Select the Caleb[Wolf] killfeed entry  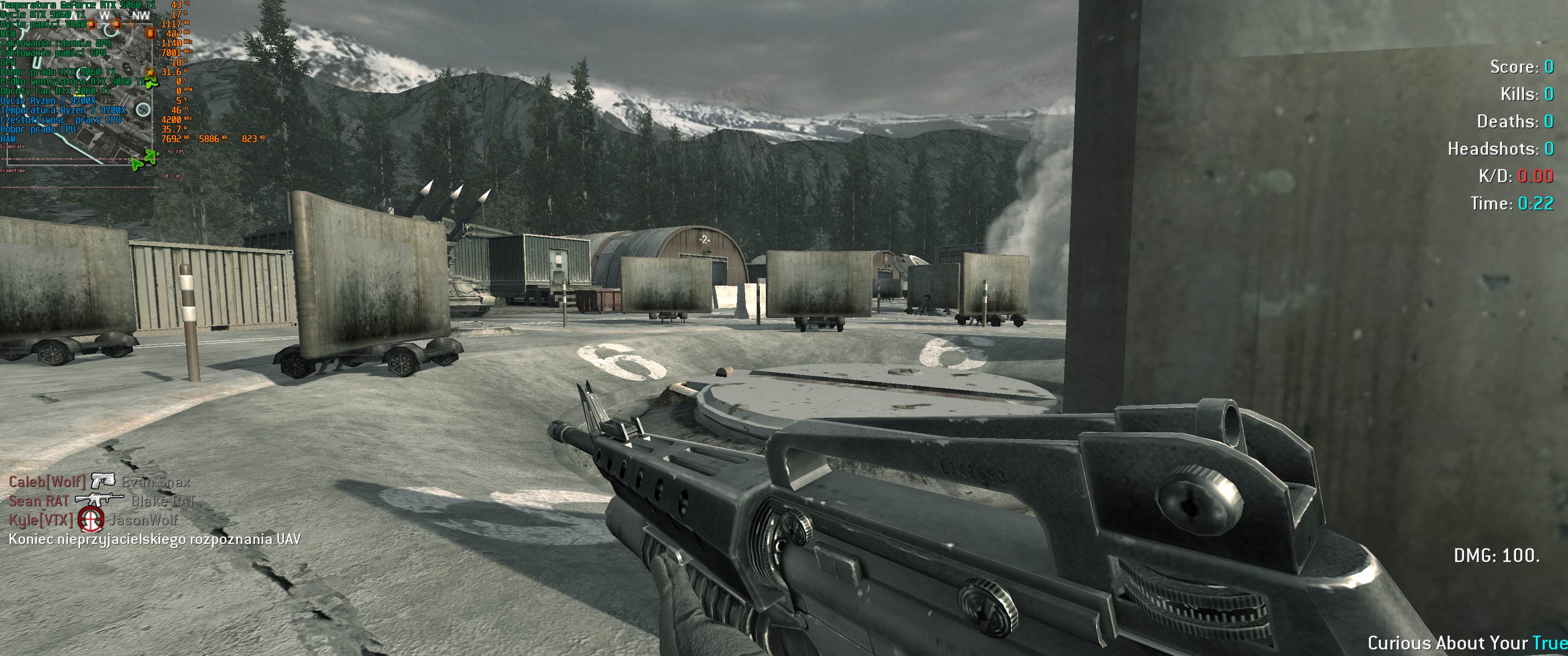pyautogui.click(x=47, y=482)
